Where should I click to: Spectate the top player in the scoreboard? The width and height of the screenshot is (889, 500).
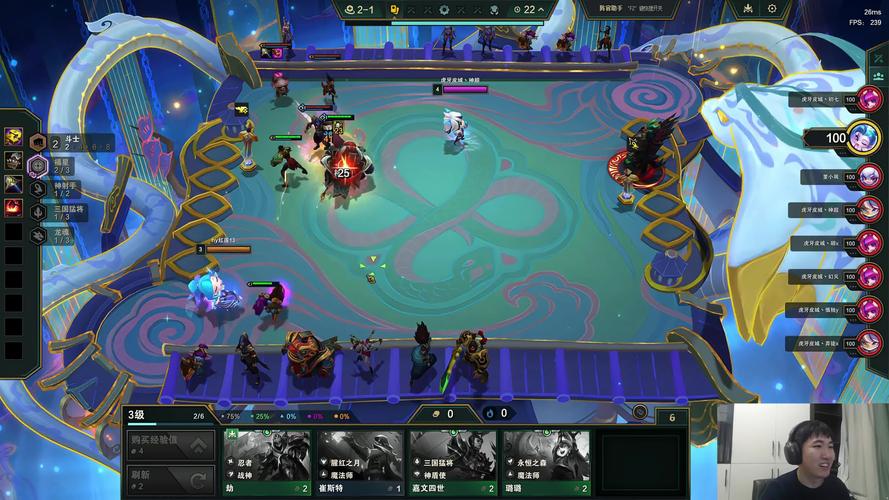(869, 99)
